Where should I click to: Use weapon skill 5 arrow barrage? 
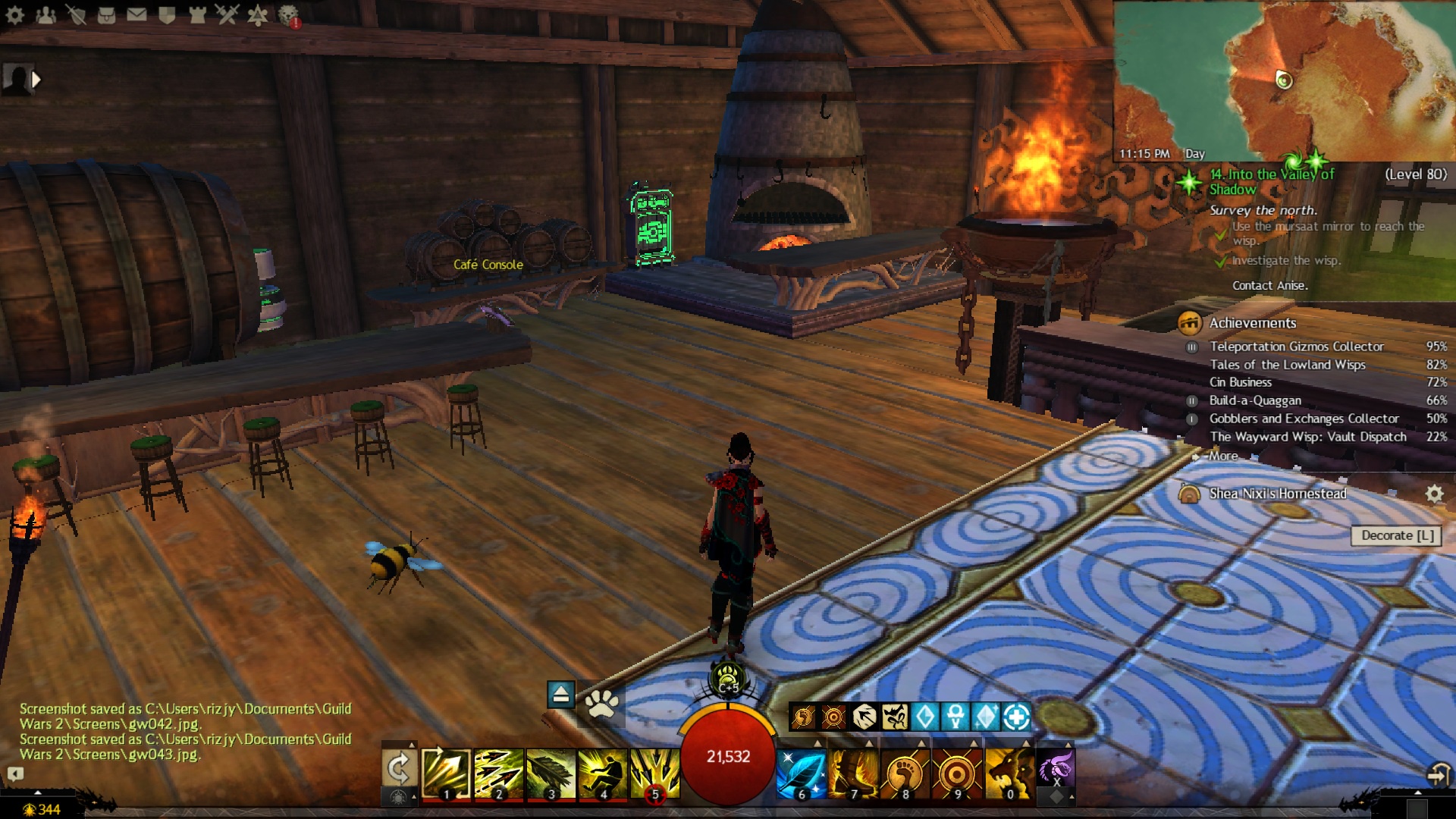click(654, 773)
